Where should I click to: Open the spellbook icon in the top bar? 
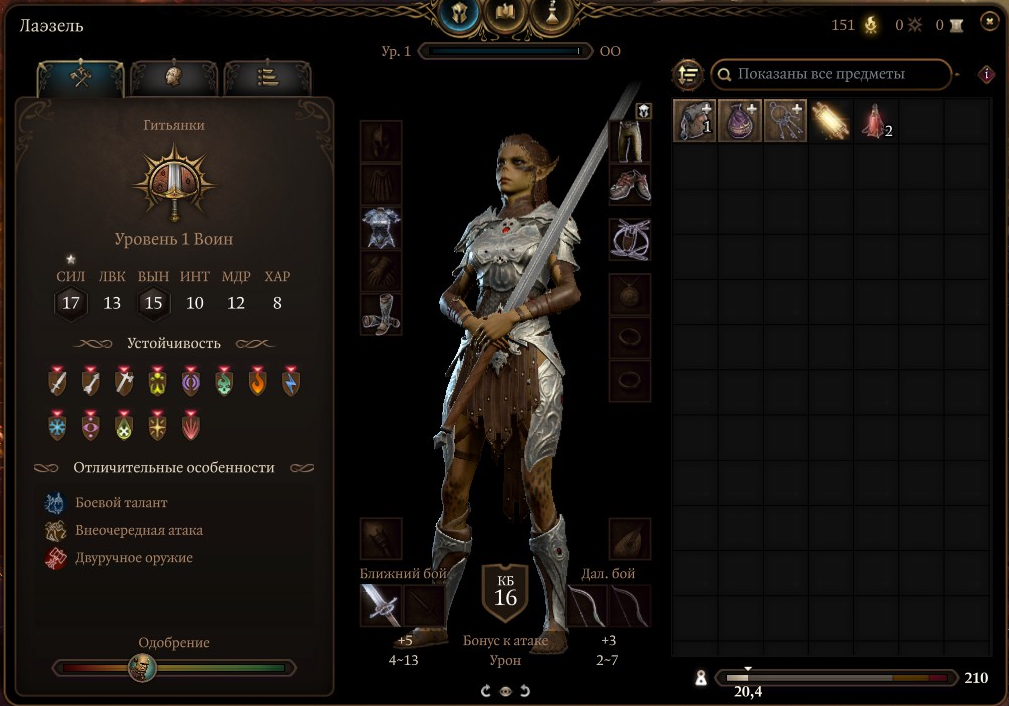click(x=505, y=14)
